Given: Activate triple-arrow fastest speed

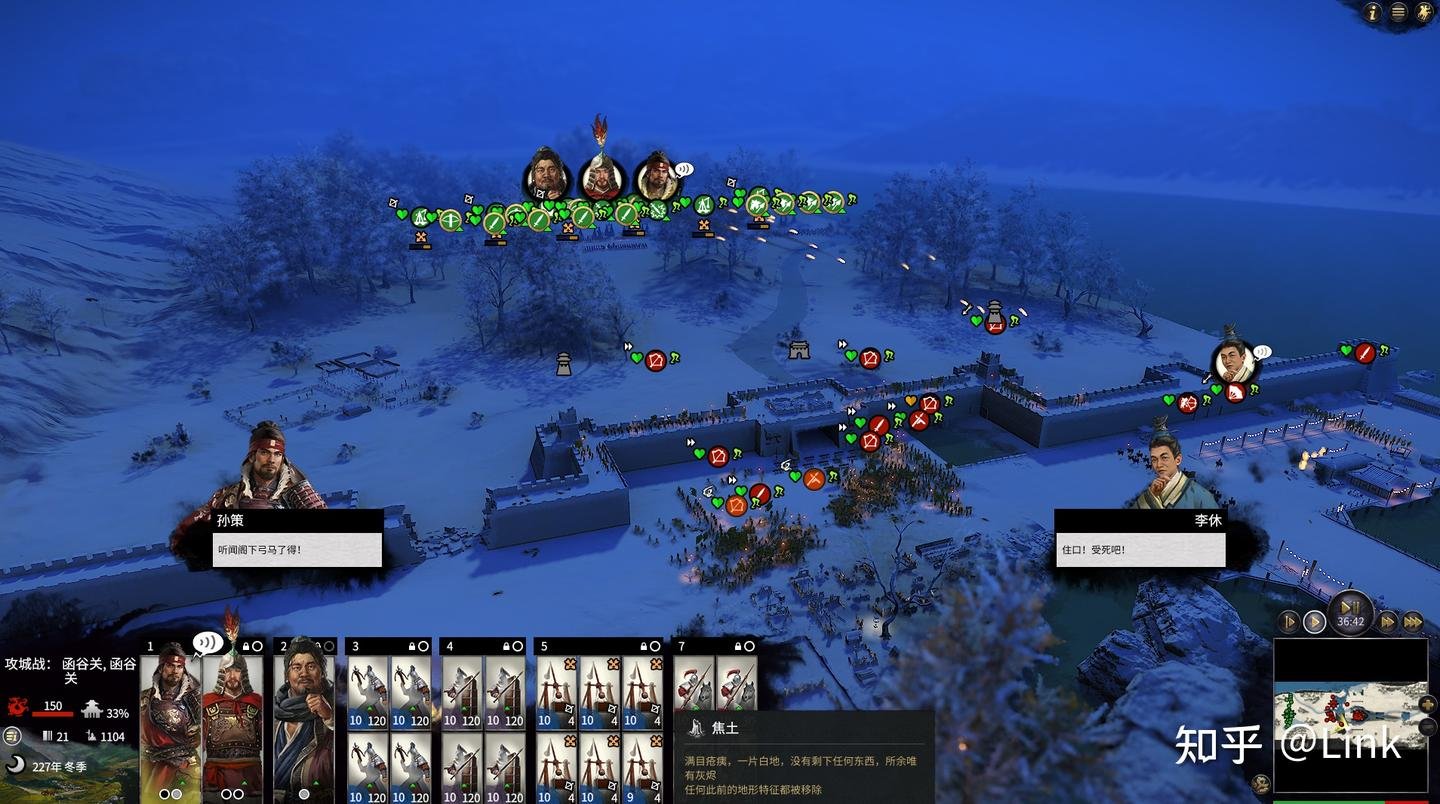Looking at the screenshot, I should tap(1412, 622).
